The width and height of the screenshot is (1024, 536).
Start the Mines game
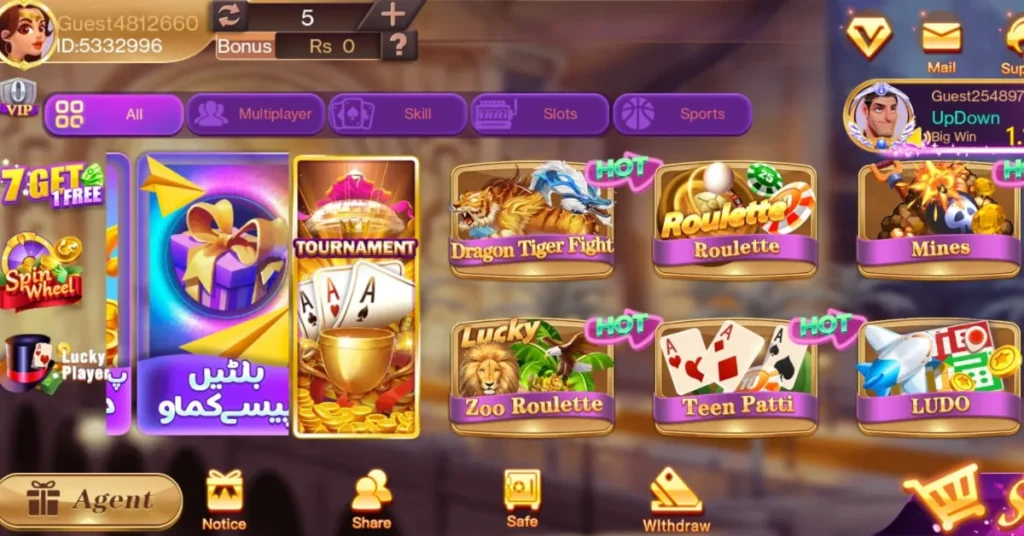pos(938,220)
